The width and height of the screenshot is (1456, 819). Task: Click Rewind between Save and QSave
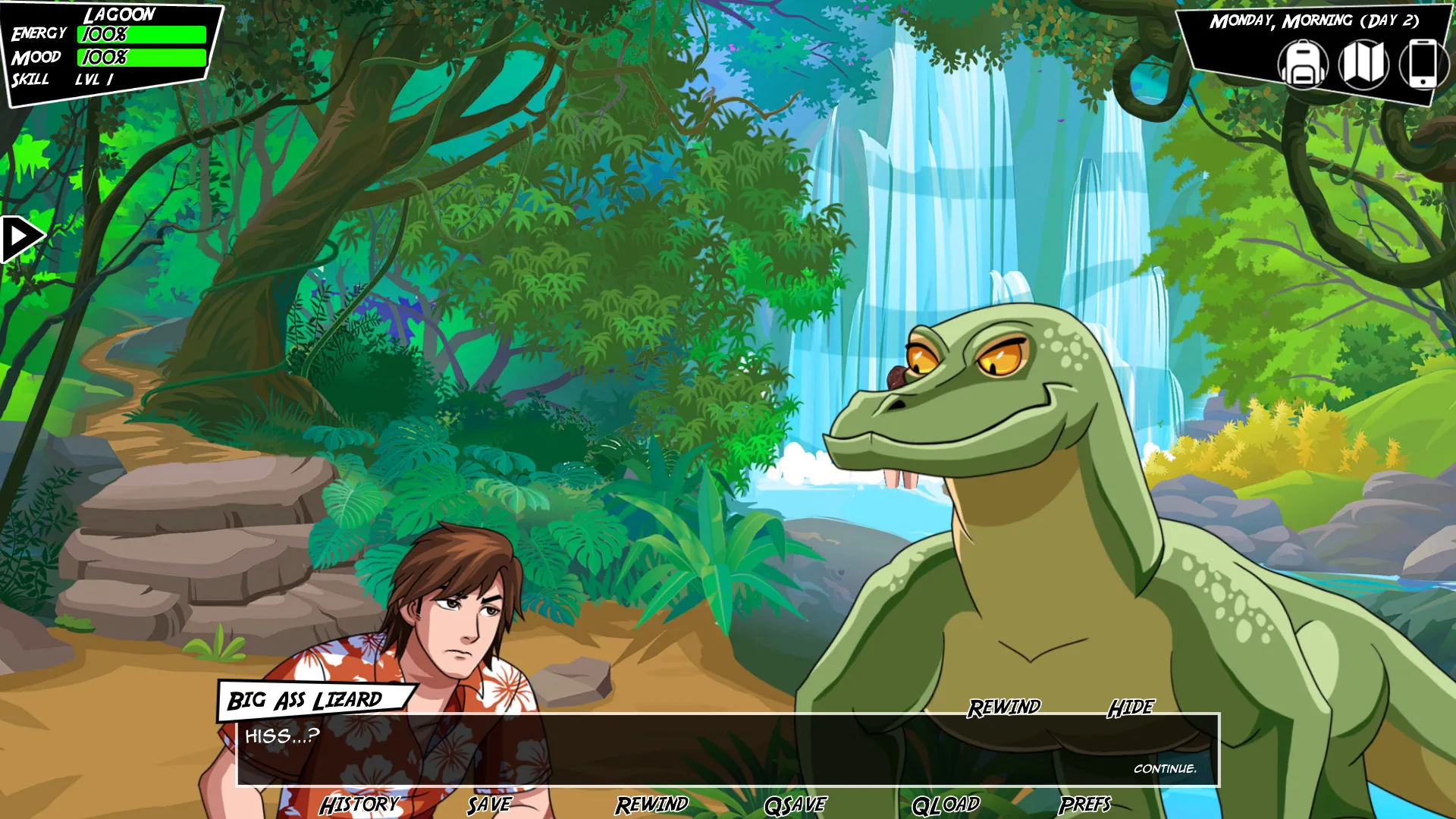pos(651,805)
